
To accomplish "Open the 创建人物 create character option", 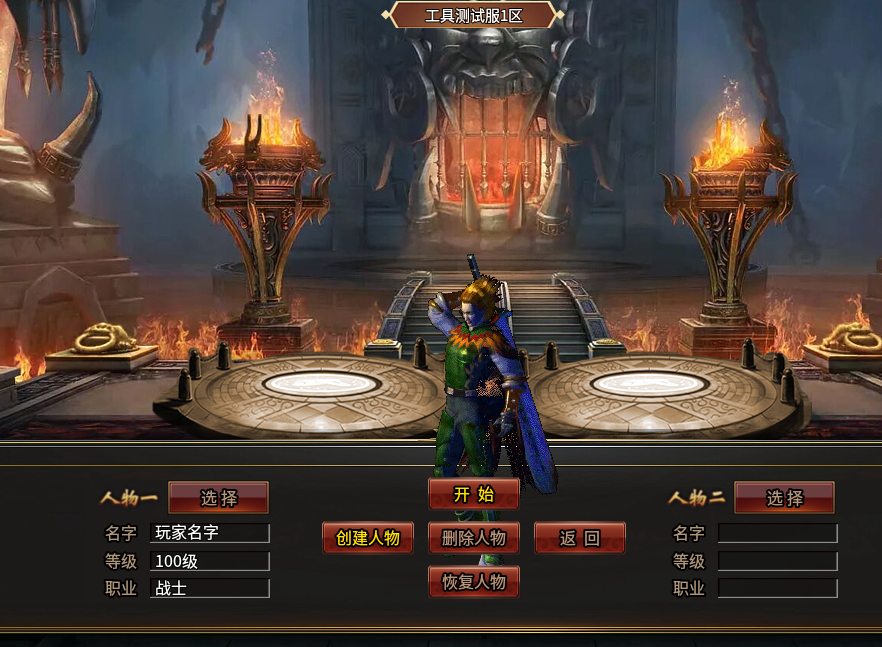I will tap(368, 538).
